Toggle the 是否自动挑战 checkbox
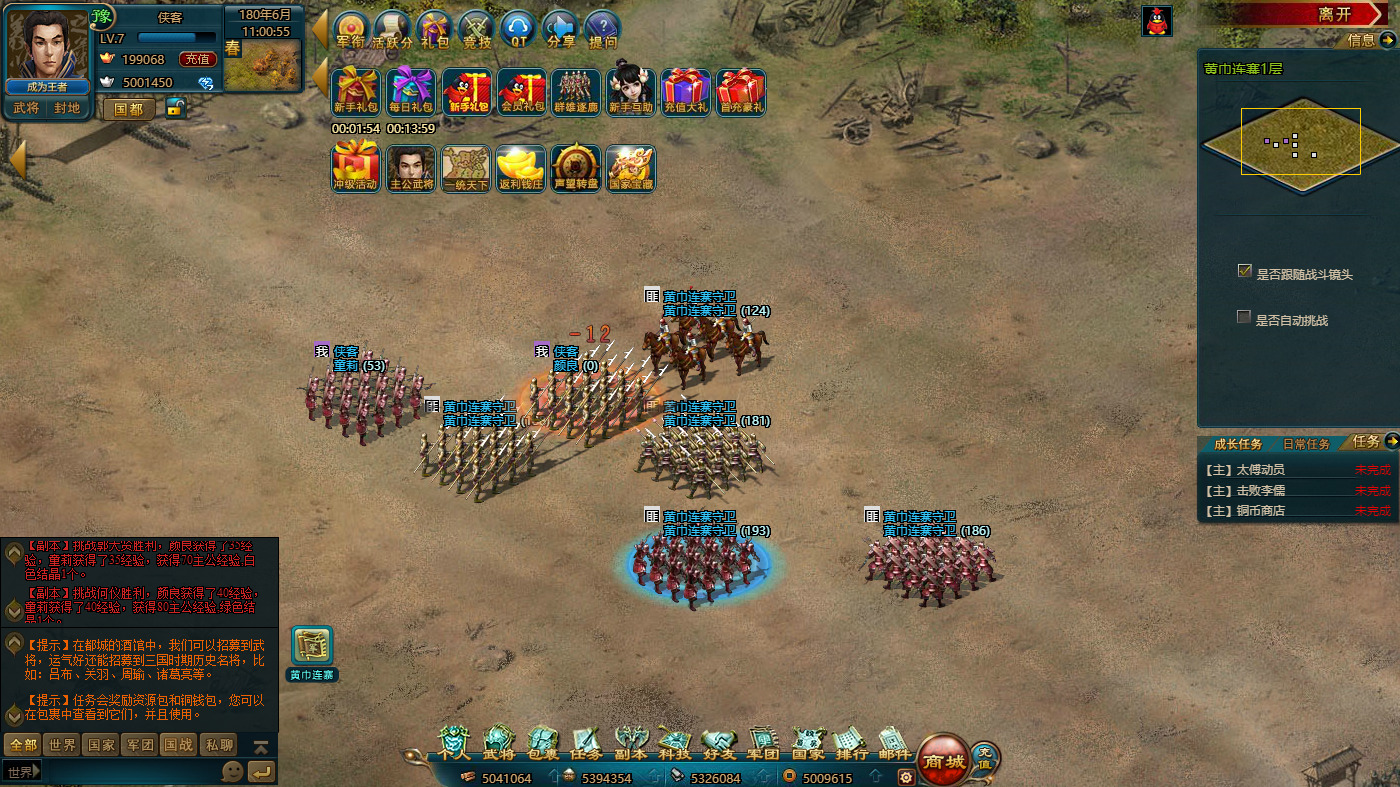The width and height of the screenshot is (1400, 787). click(1244, 317)
